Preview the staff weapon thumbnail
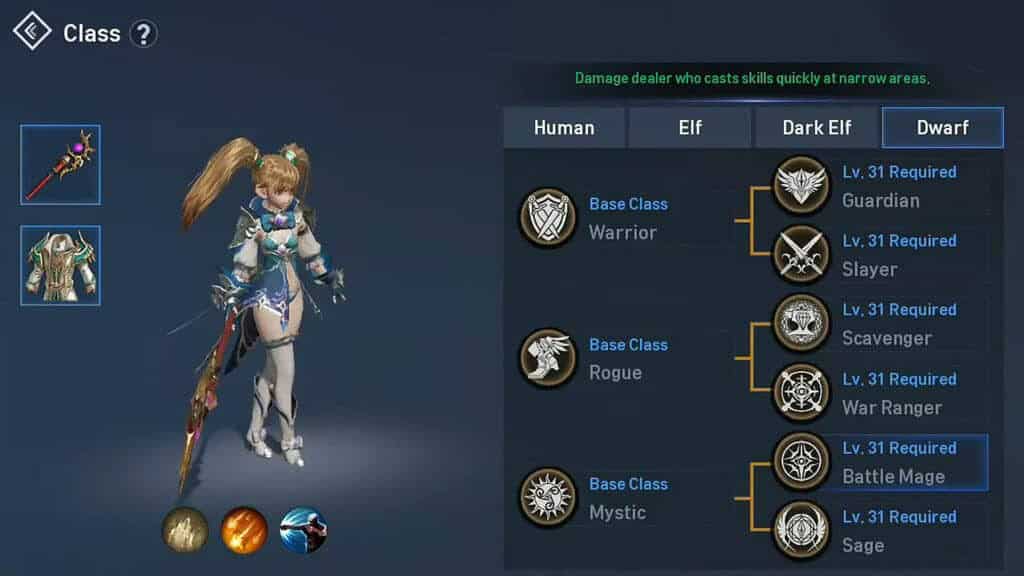The height and width of the screenshot is (576, 1024). click(x=60, y=165)
